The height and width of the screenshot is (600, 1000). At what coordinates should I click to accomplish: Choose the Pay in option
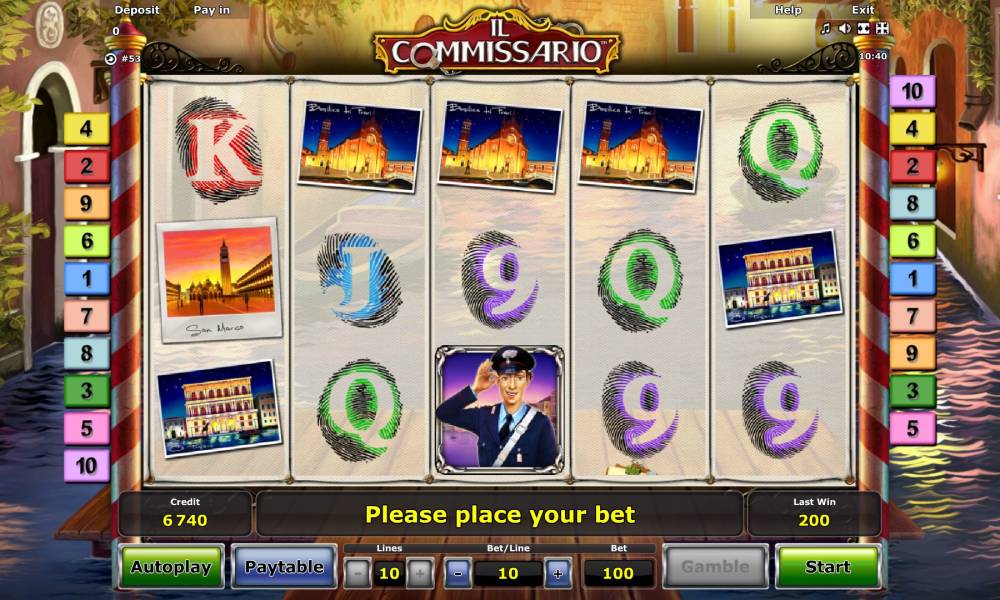211,10
